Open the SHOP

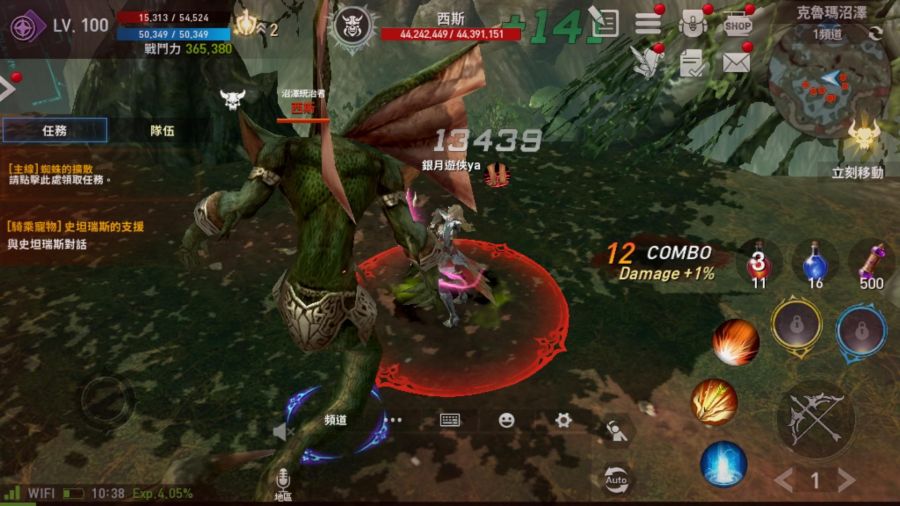click(x=738, y=23)
